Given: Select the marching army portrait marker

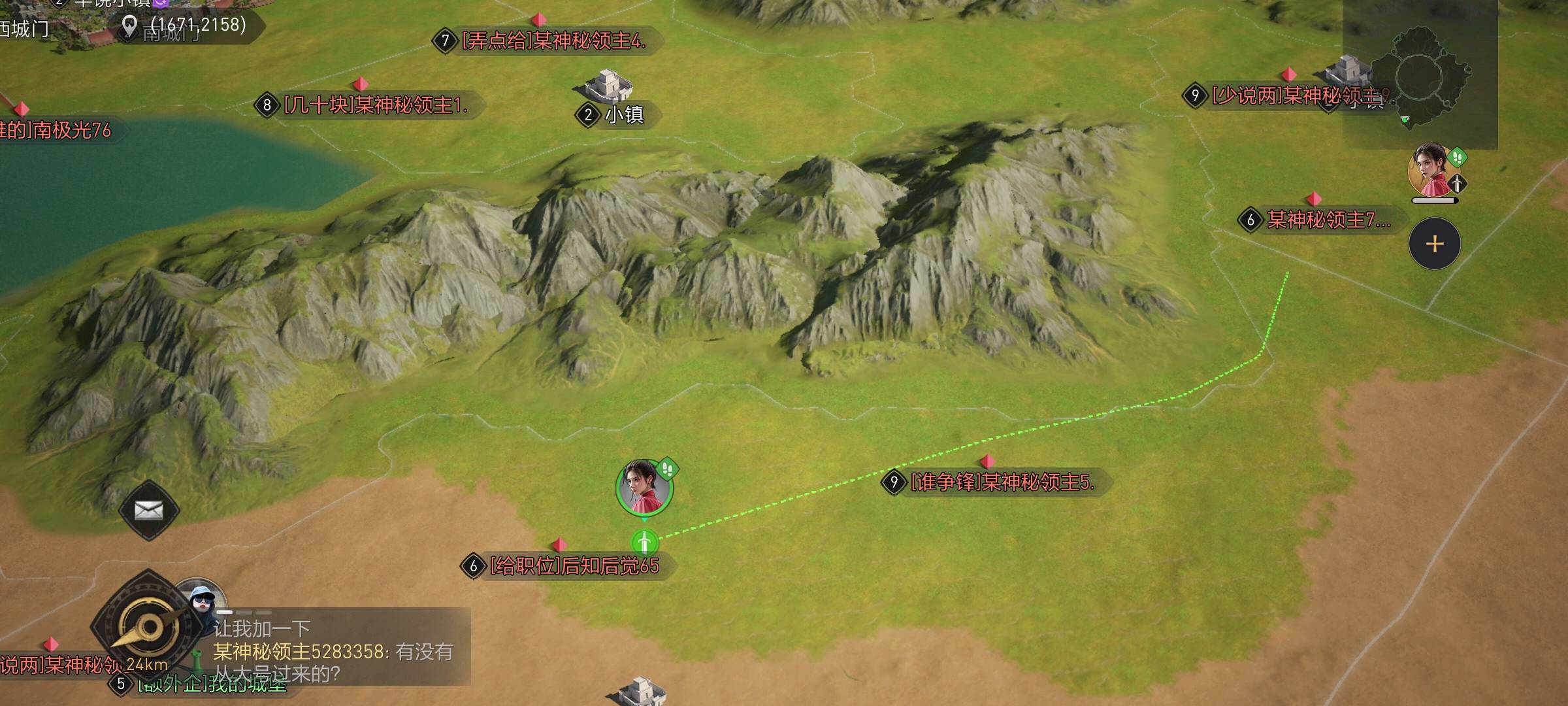Looking at the screenshot, I should (x=644, y=487).
